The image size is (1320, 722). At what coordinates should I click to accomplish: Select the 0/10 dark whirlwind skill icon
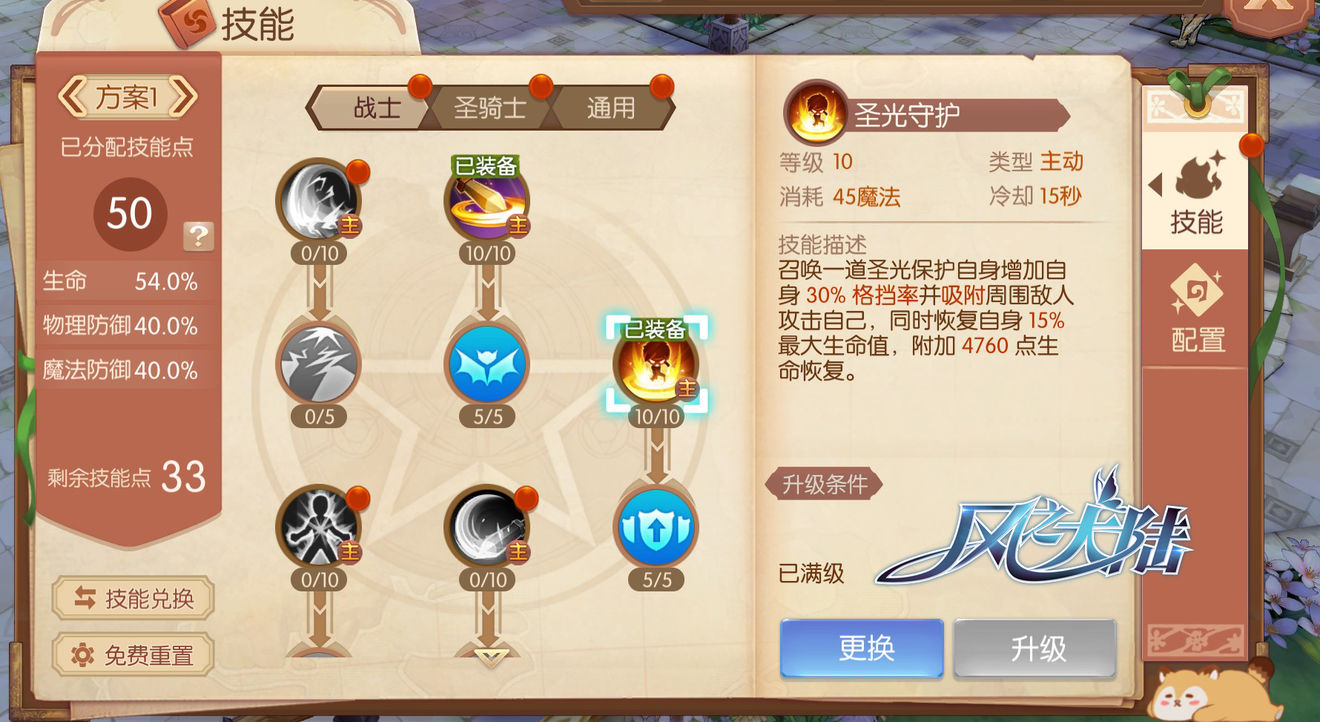click(318, 203)
